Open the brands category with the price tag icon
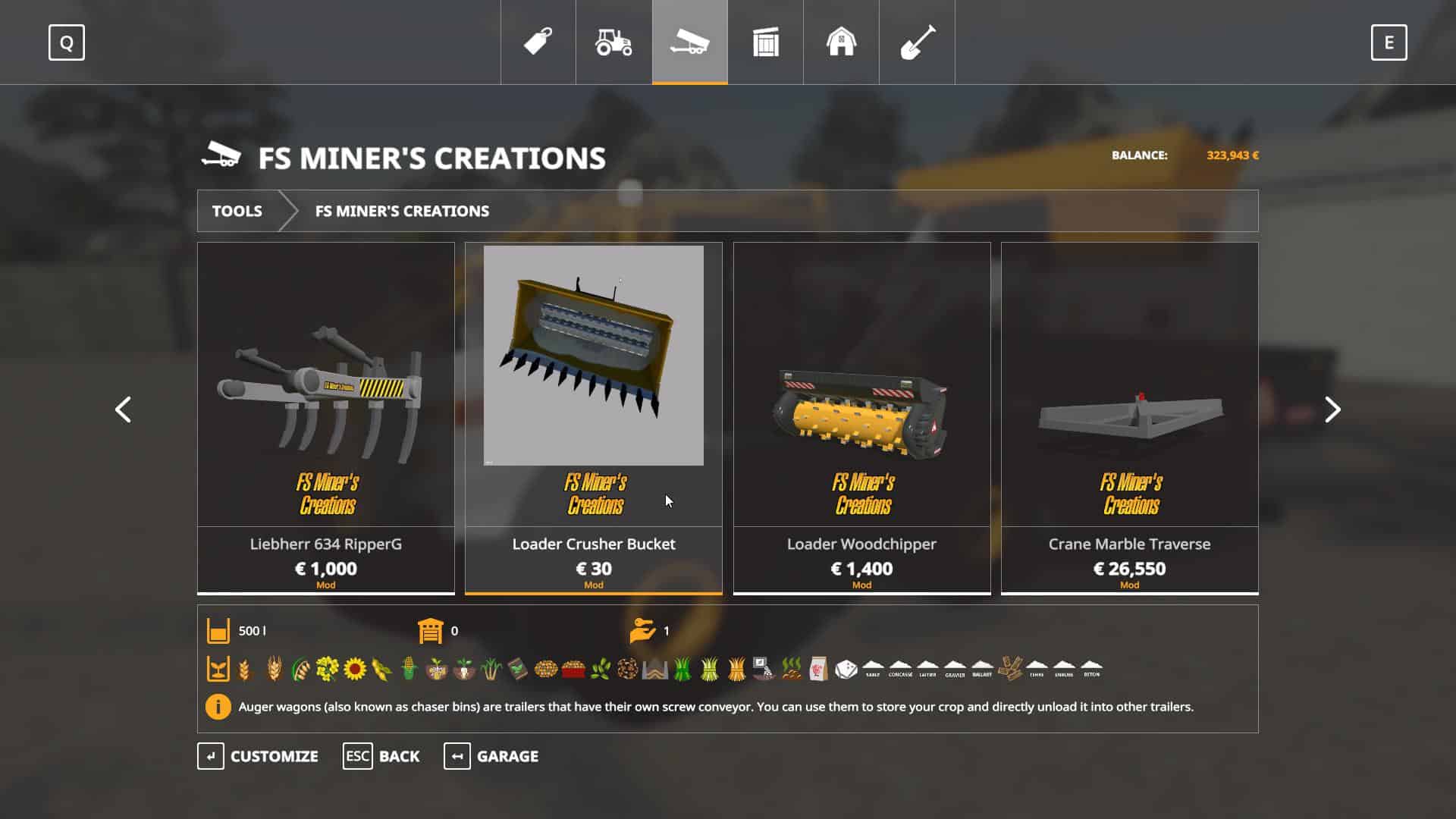This screenshot has height=819, width=1456. click(x=538, y=43)
